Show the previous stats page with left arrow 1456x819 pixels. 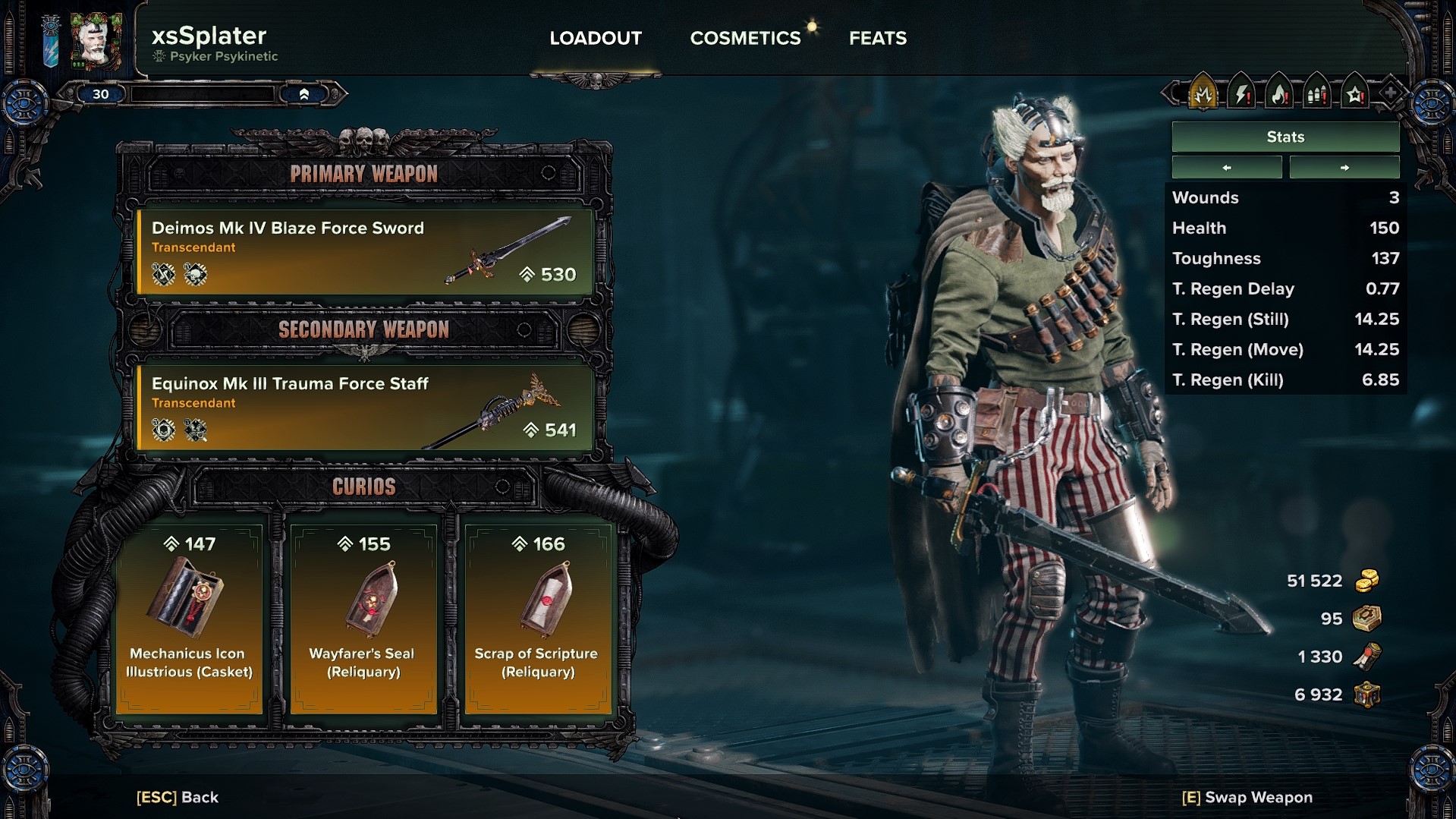[1227, 167]
